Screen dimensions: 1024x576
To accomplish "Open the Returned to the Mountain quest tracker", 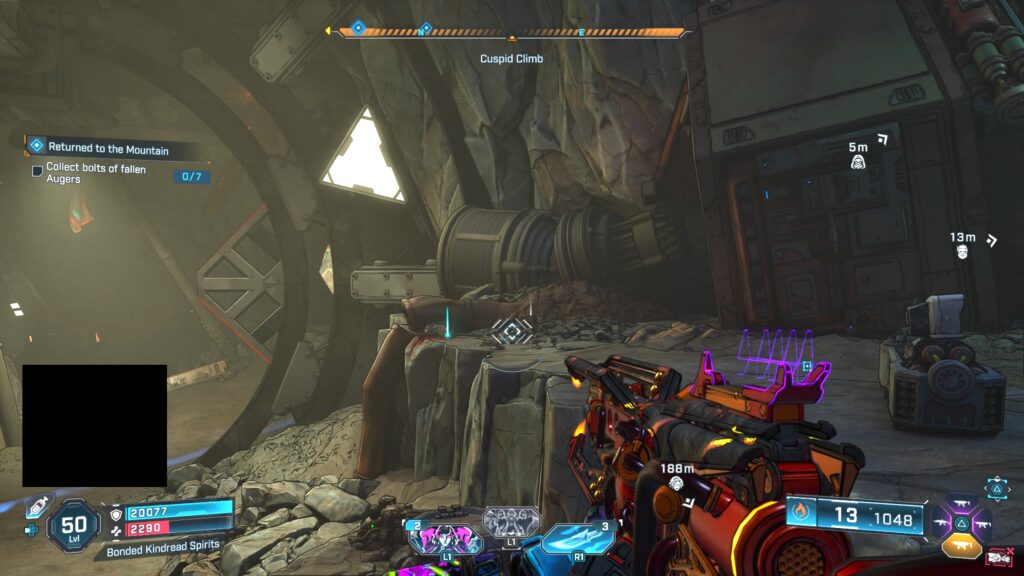I will pyautogui.click(x=108, y=148).
